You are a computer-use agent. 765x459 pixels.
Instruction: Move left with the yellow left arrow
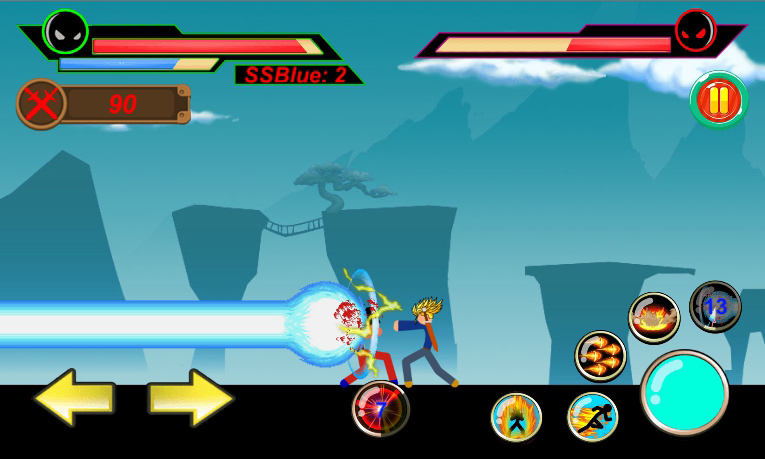[x=75, y=398]
